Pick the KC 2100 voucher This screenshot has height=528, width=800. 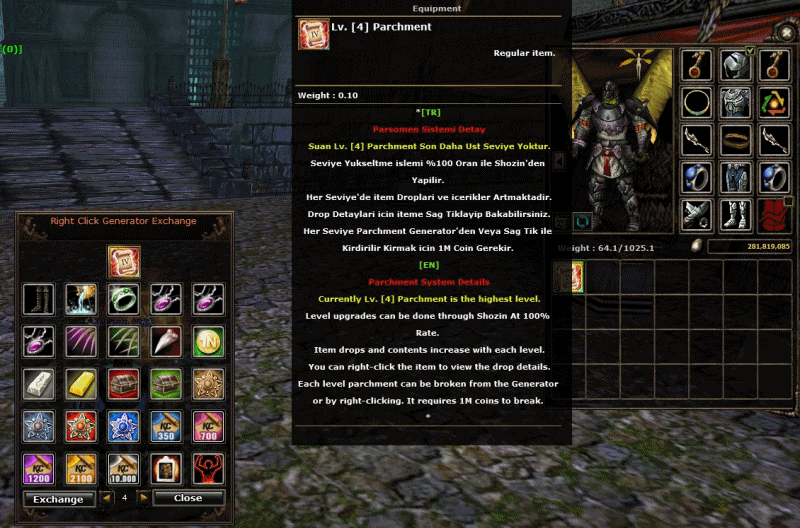[81, 467]
